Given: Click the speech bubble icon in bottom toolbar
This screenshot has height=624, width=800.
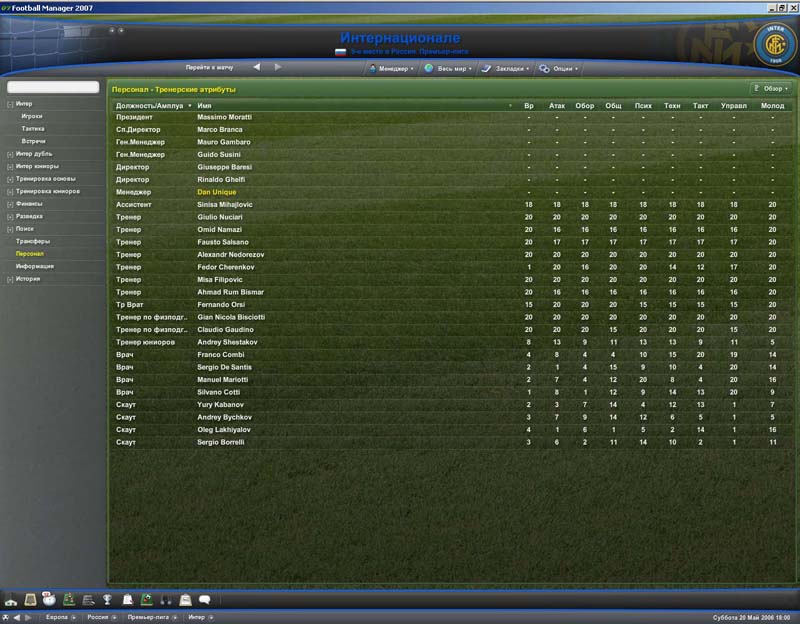Looking at the screenshot, I should point(204,600).
